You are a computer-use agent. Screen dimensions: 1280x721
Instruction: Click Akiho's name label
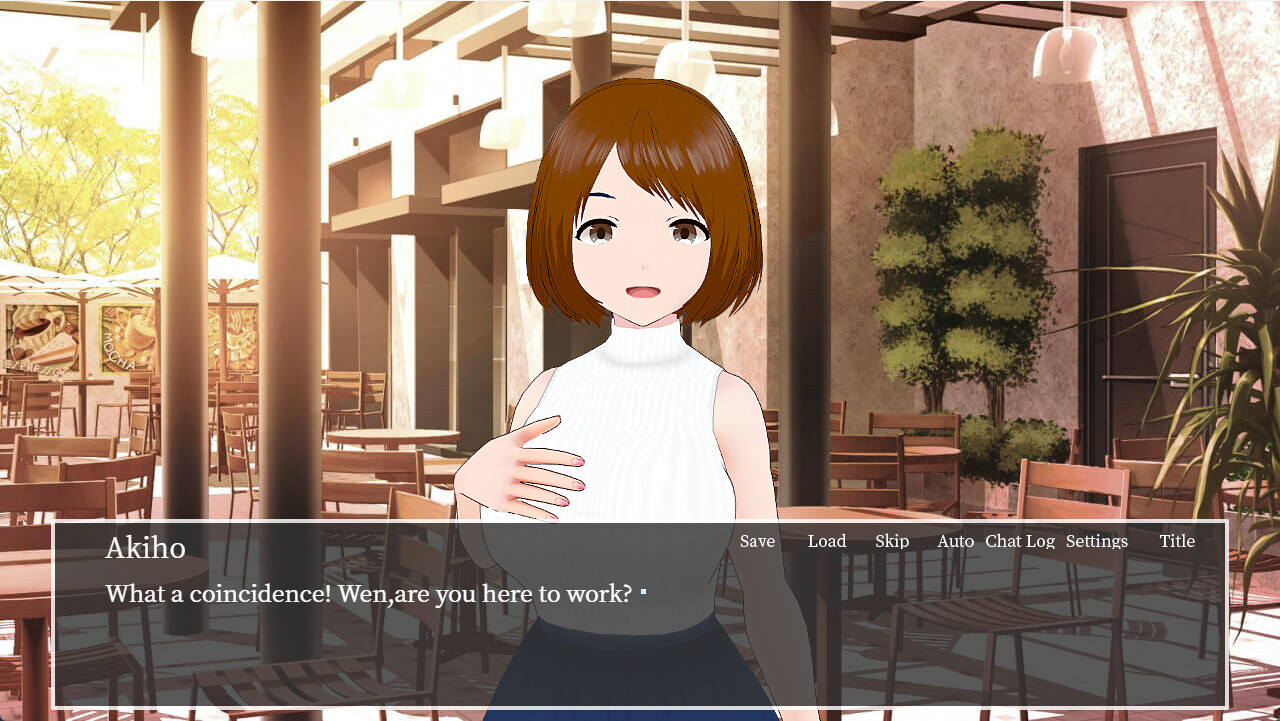146,548
